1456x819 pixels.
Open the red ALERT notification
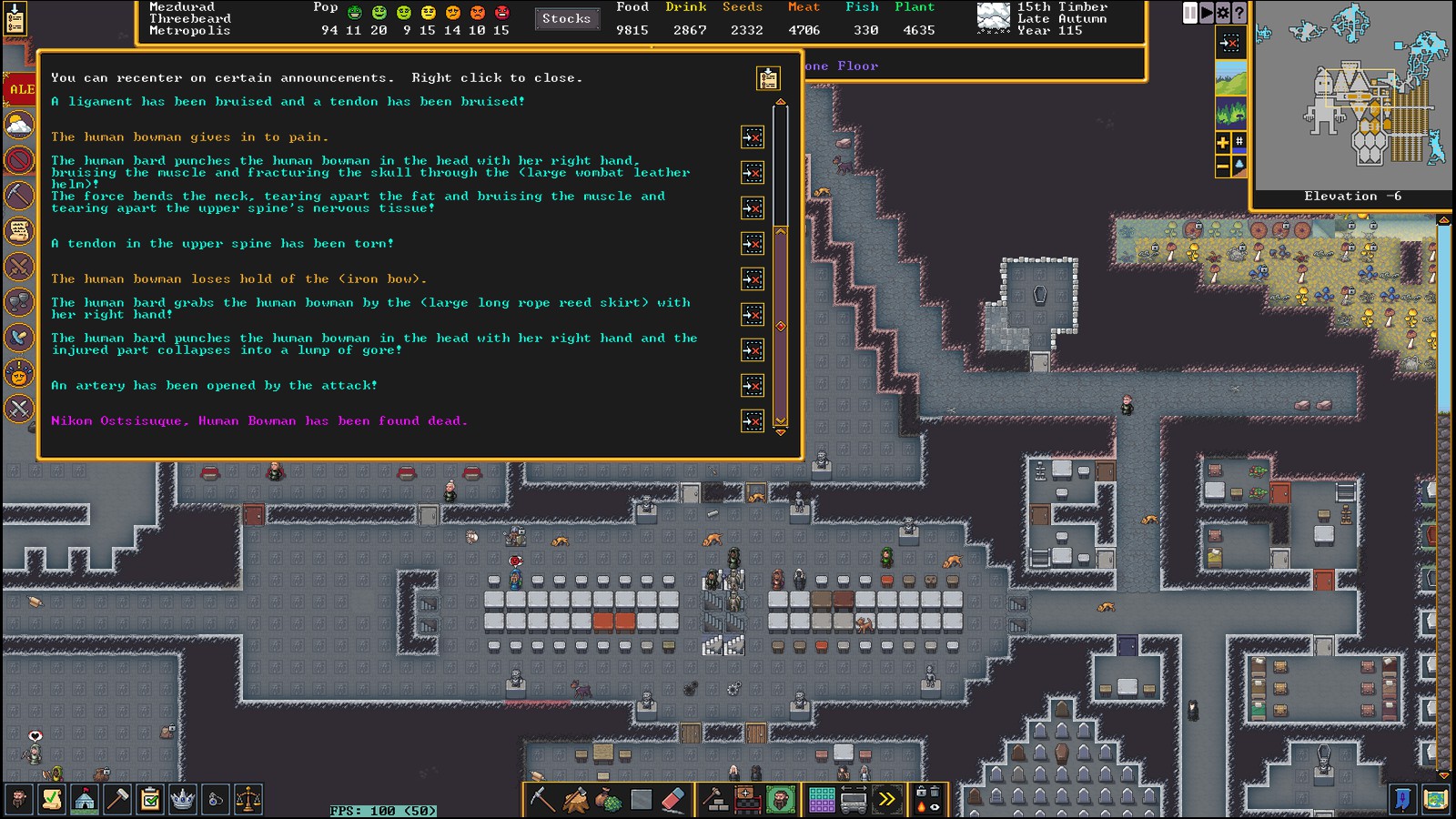(x=20, y=89)
